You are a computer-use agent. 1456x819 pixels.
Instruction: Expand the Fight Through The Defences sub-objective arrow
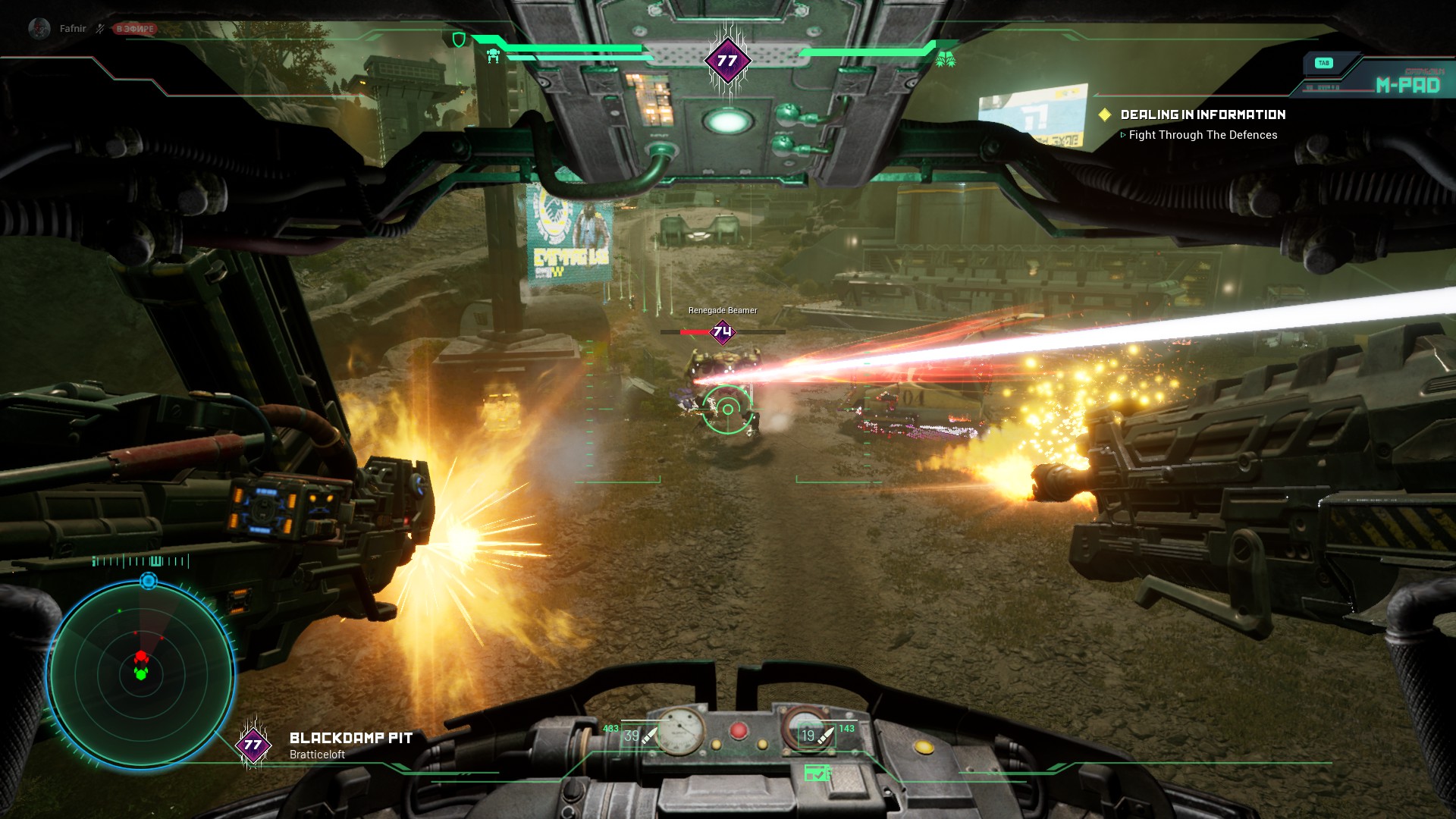tap(1123, 134)
